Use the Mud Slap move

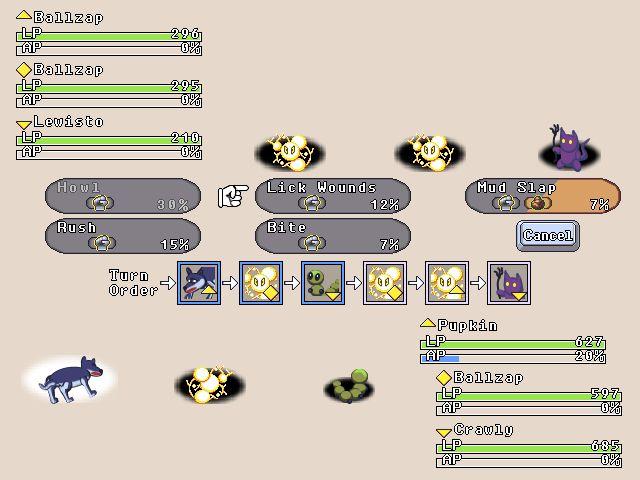pos(543,196)
